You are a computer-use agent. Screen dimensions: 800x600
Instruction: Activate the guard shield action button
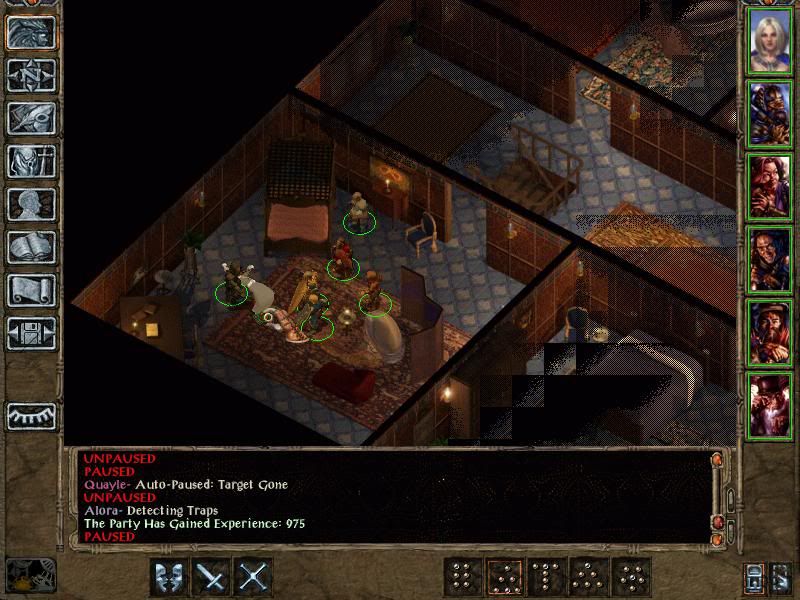click(x=169, y=577)
